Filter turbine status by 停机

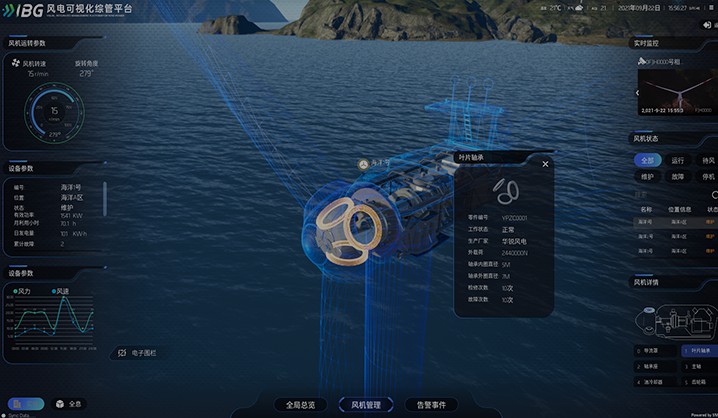coord(708,177)
